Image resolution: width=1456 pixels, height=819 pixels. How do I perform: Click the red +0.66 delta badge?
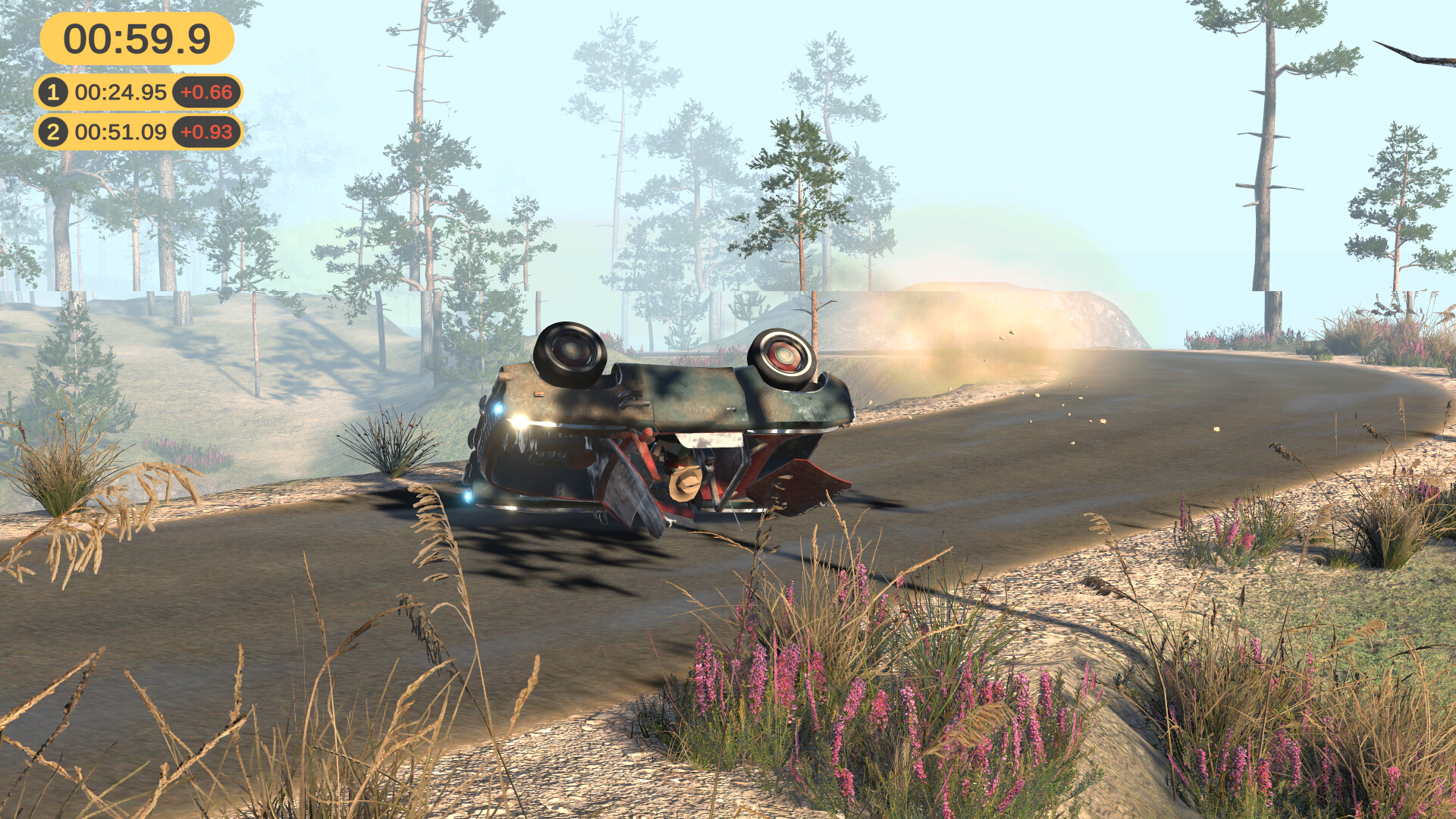(x=206, y=92)
